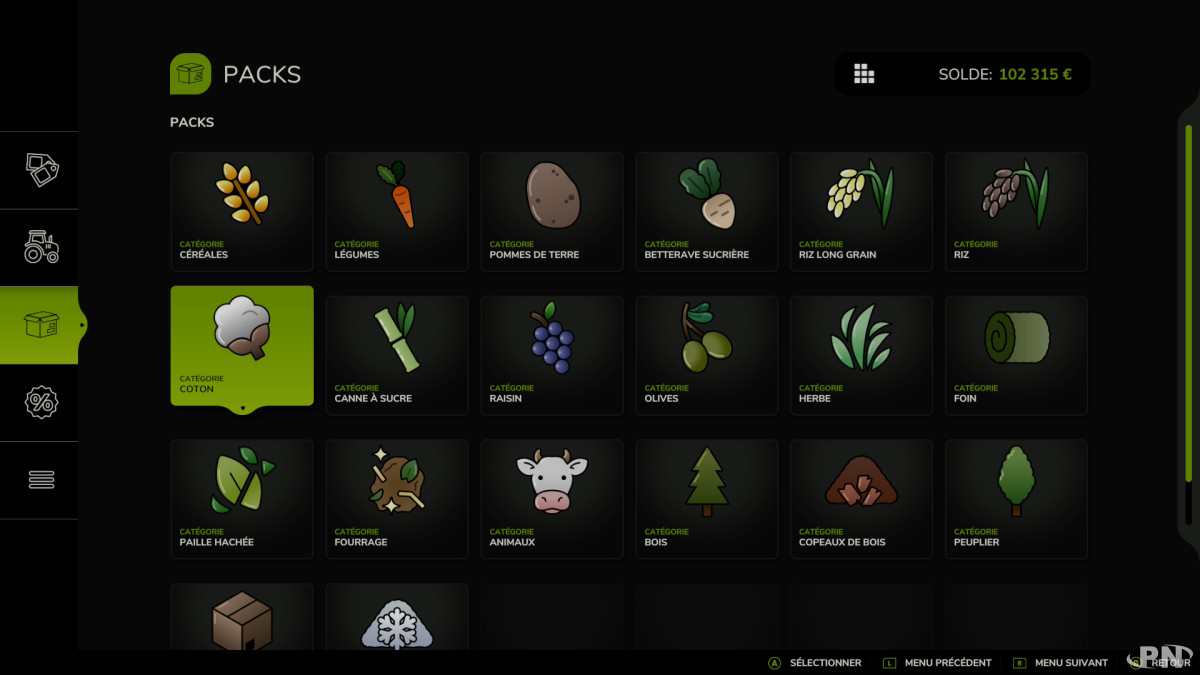The height and width of the screenshot is (675, 1200).
Task: Choose the Raisin grape category
Action: coord(552,355)
